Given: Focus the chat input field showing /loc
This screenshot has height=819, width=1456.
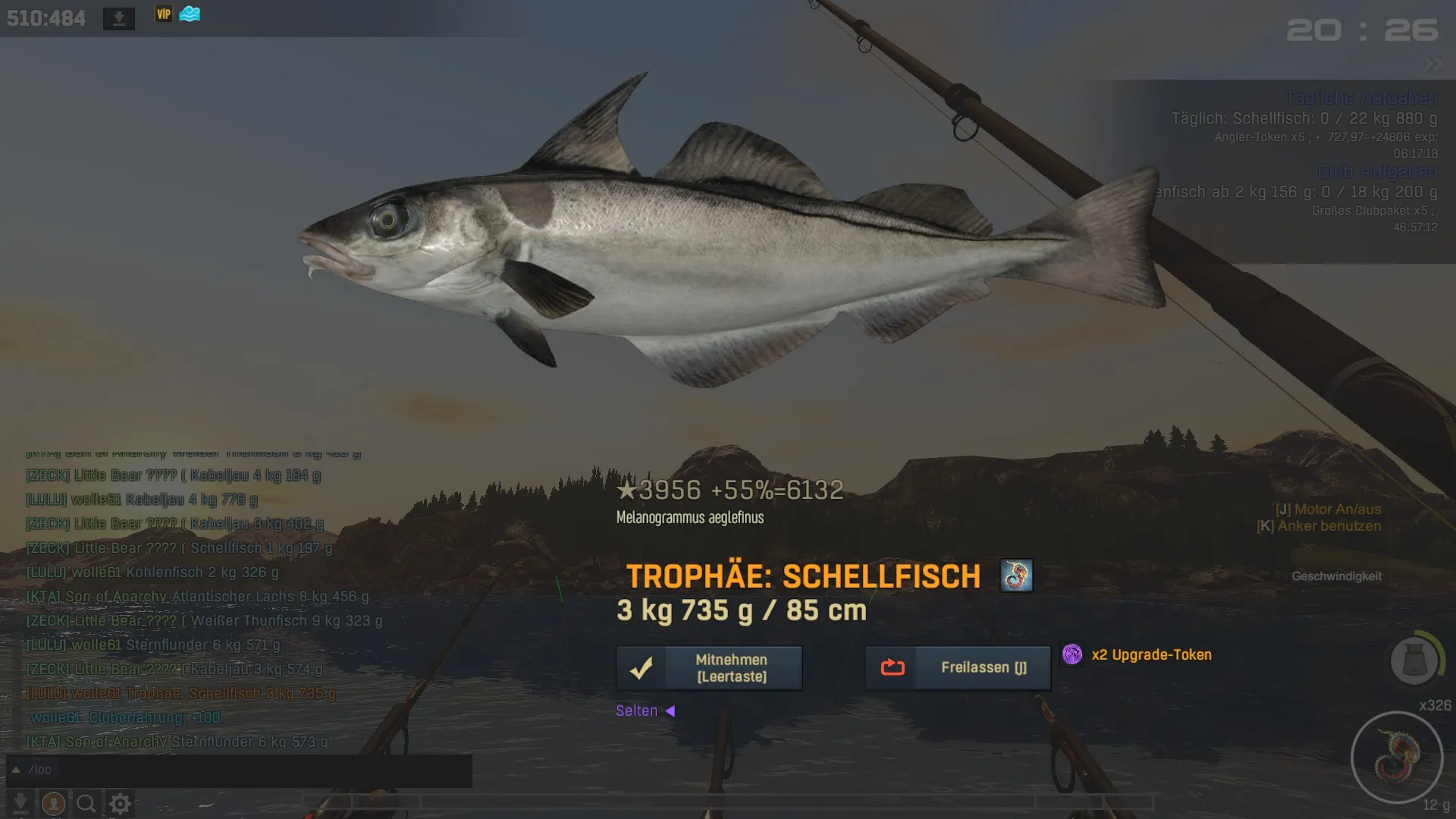Looking at the screenshot, I should pyautogui.click(x=243, y=770).
